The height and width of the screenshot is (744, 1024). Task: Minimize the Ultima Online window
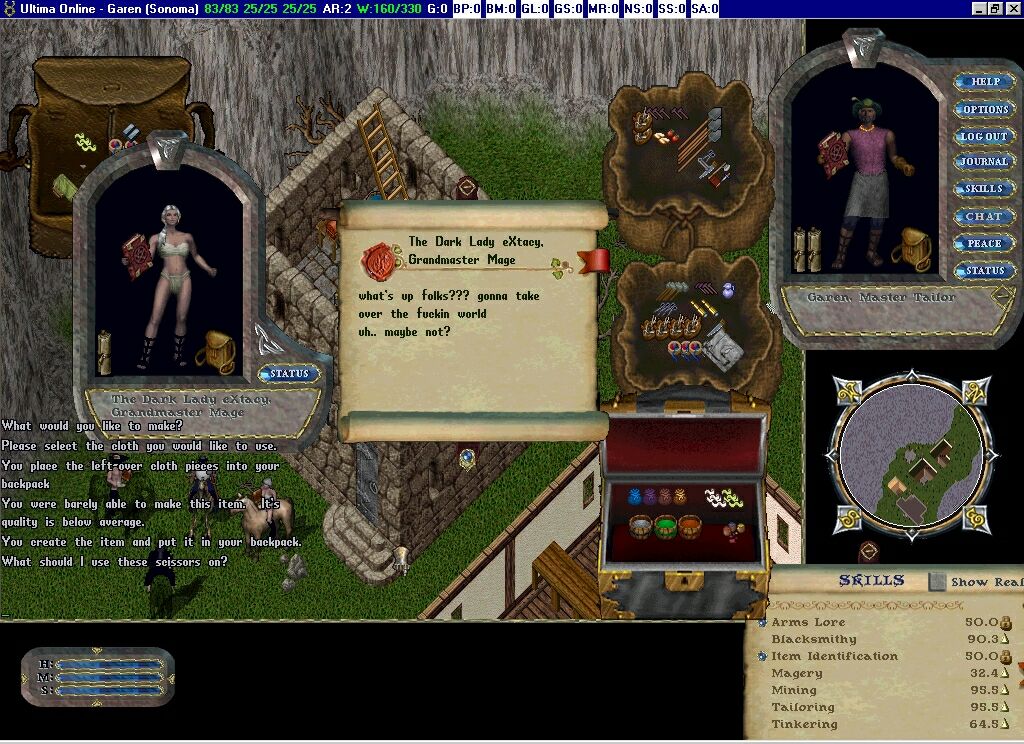(981, 9)
